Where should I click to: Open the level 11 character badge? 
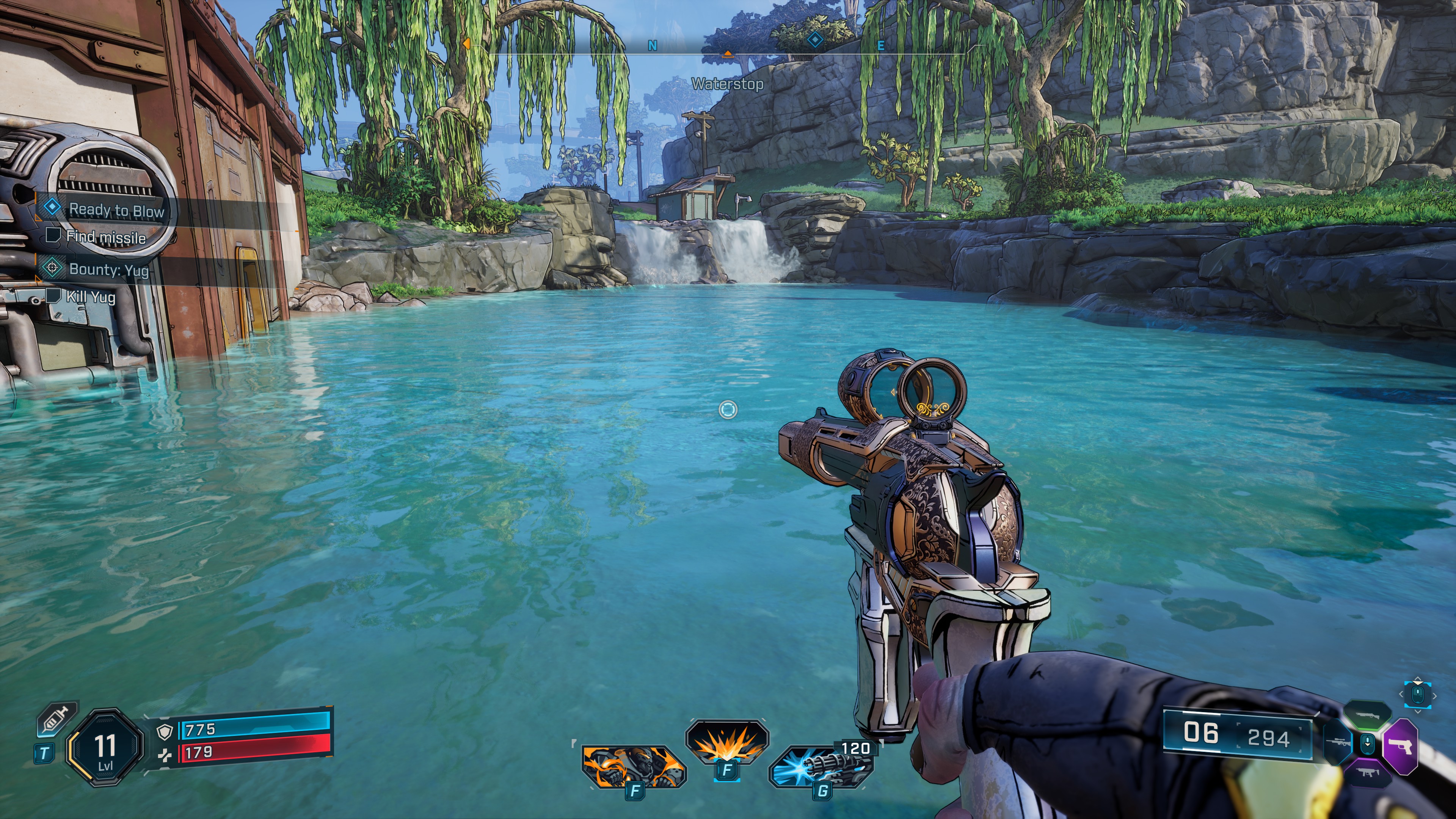tap(105, 747)
